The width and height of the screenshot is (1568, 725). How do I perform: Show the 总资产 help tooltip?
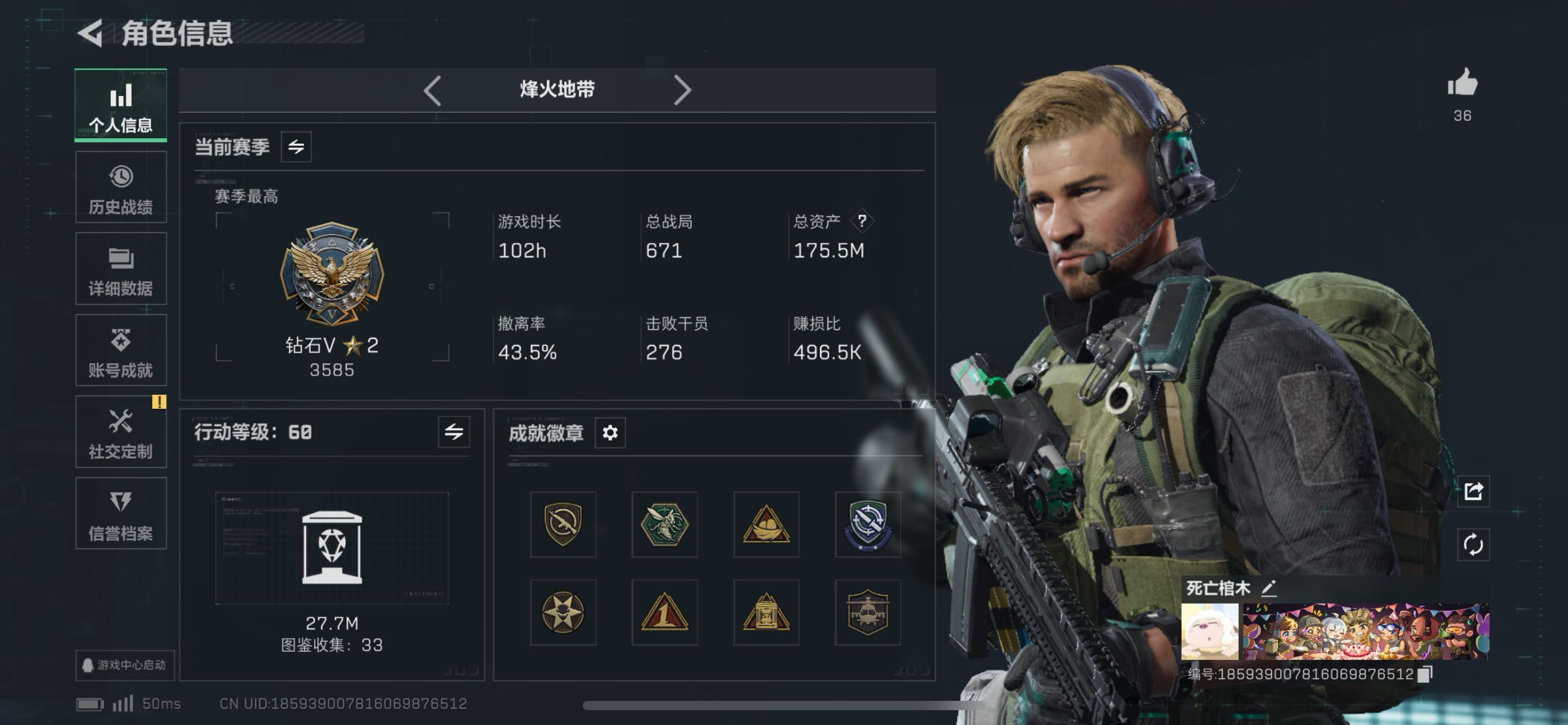click(x=862, y=221)
